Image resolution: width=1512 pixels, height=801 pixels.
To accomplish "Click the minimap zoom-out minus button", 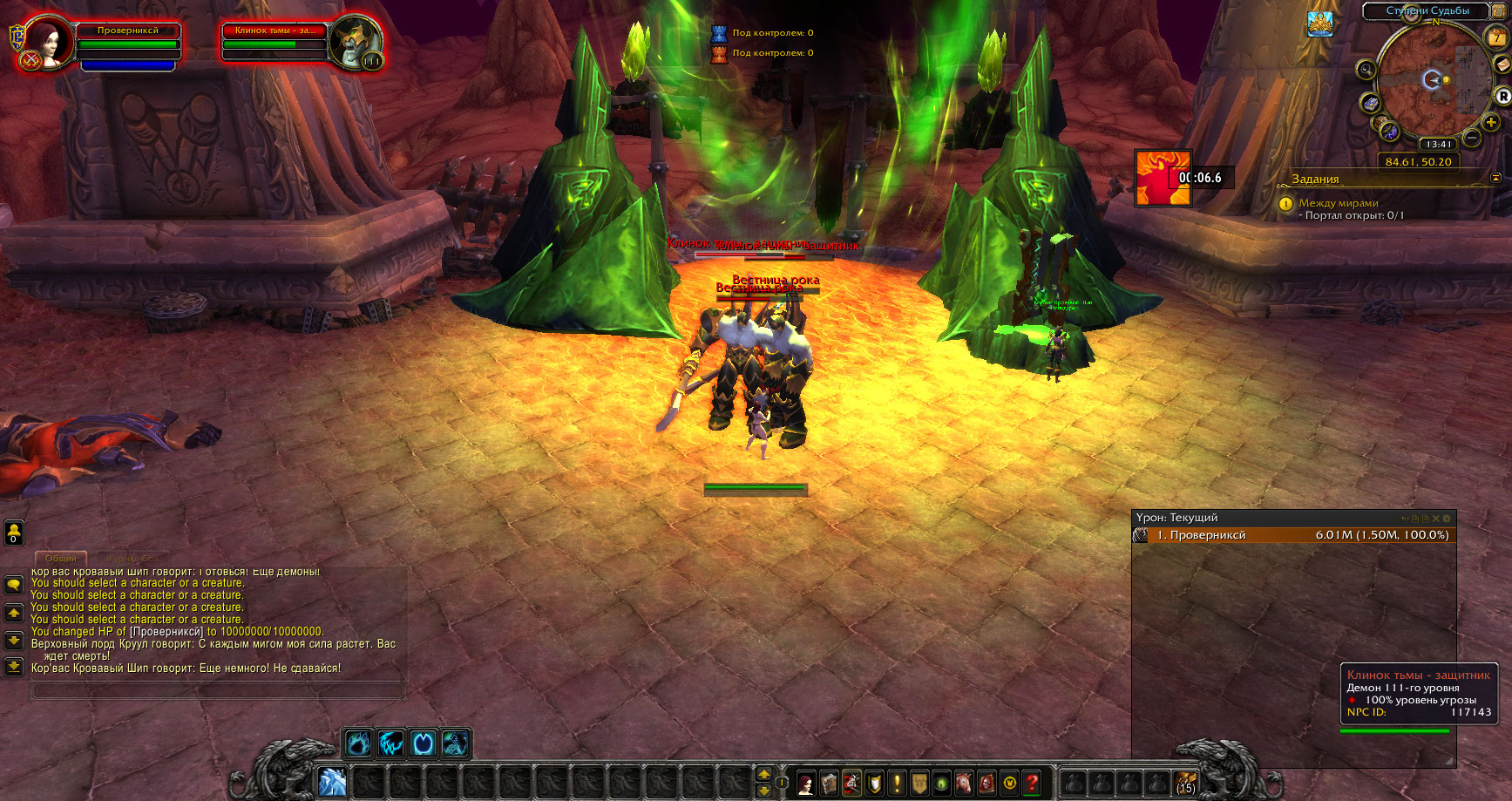I will pyautogui.click(x=1472, y=138).
